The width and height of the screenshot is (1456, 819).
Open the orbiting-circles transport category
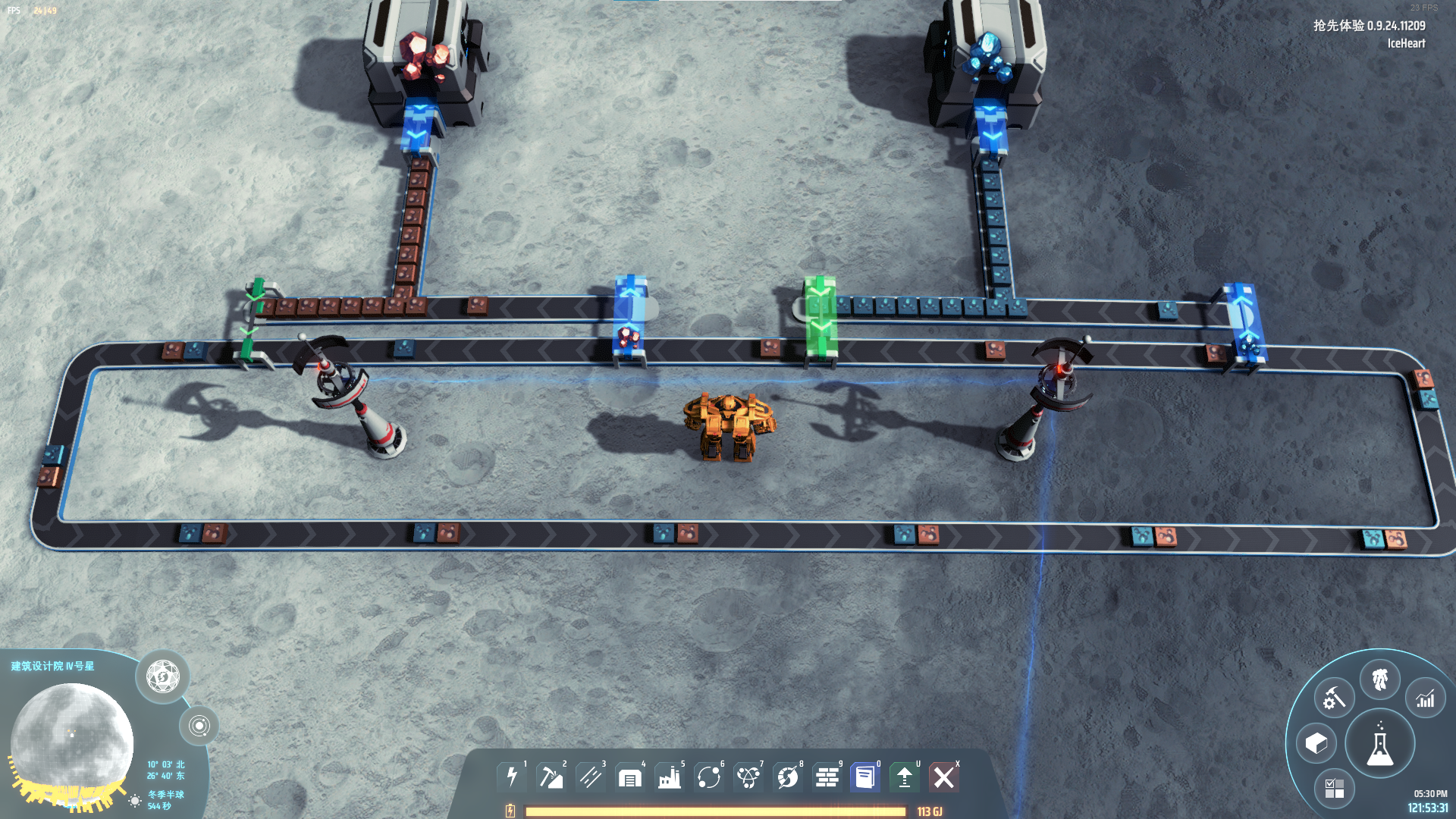click(x=709, y=777)
